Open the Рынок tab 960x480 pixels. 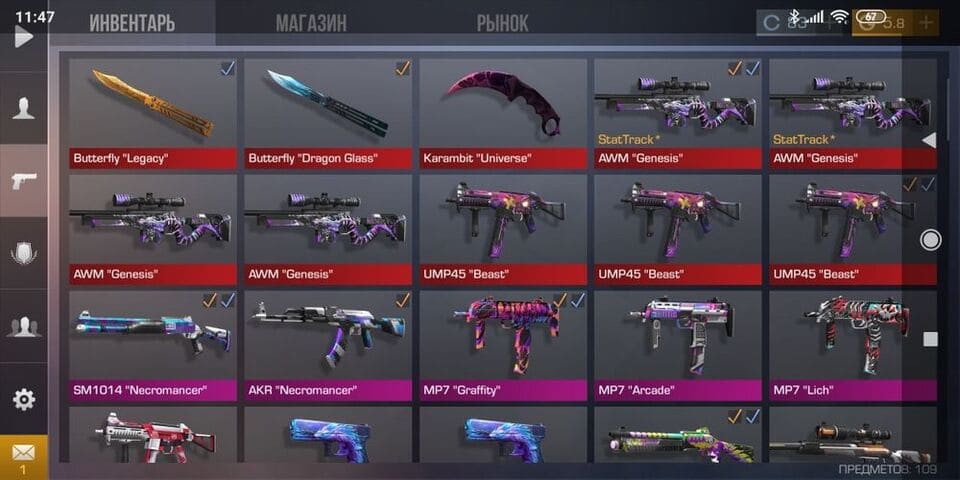click(x=502, y=22)
